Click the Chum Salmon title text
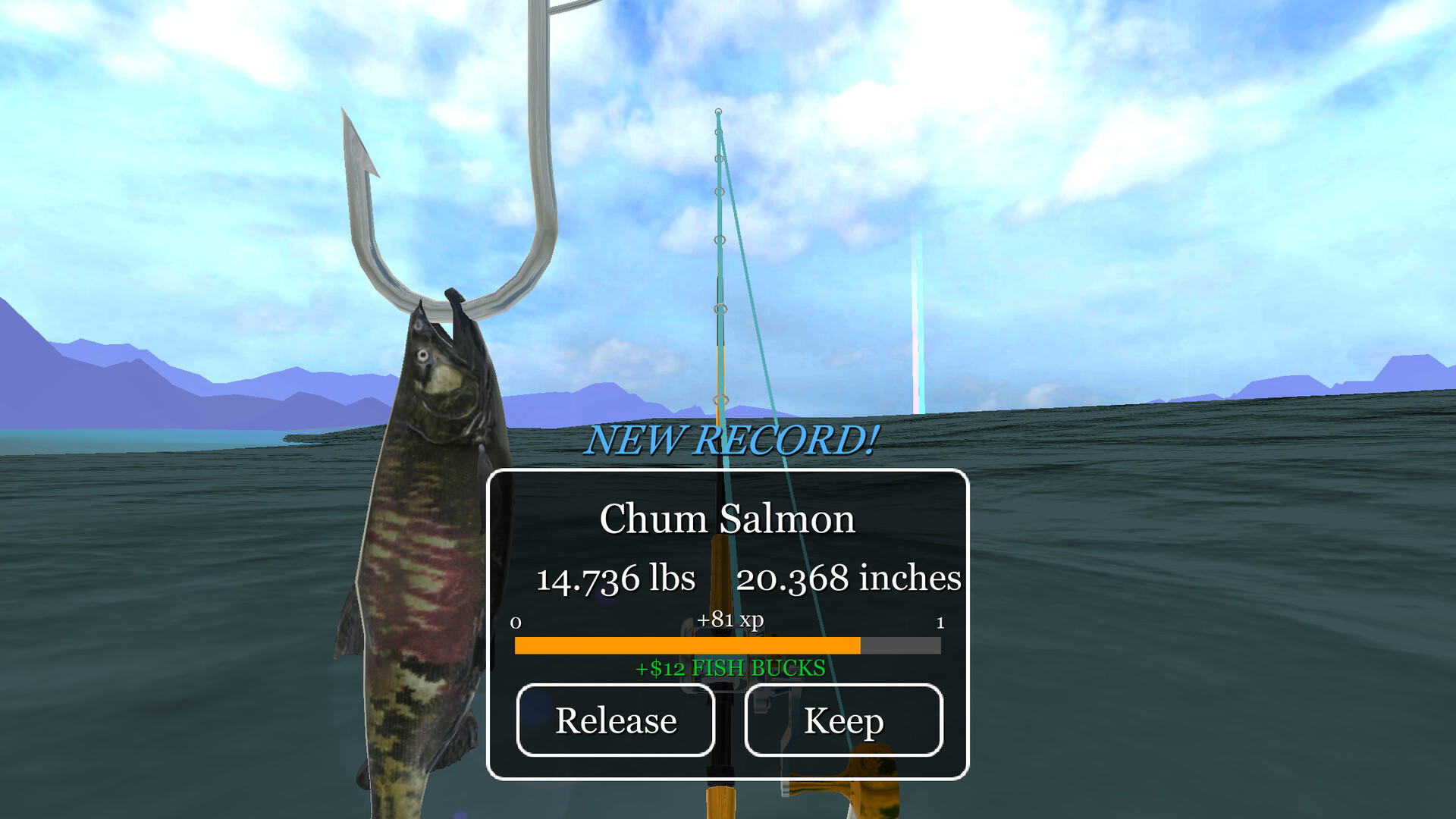Image resolution: width=1456 pixels, height=819 pixels. [x=727, y=518]
